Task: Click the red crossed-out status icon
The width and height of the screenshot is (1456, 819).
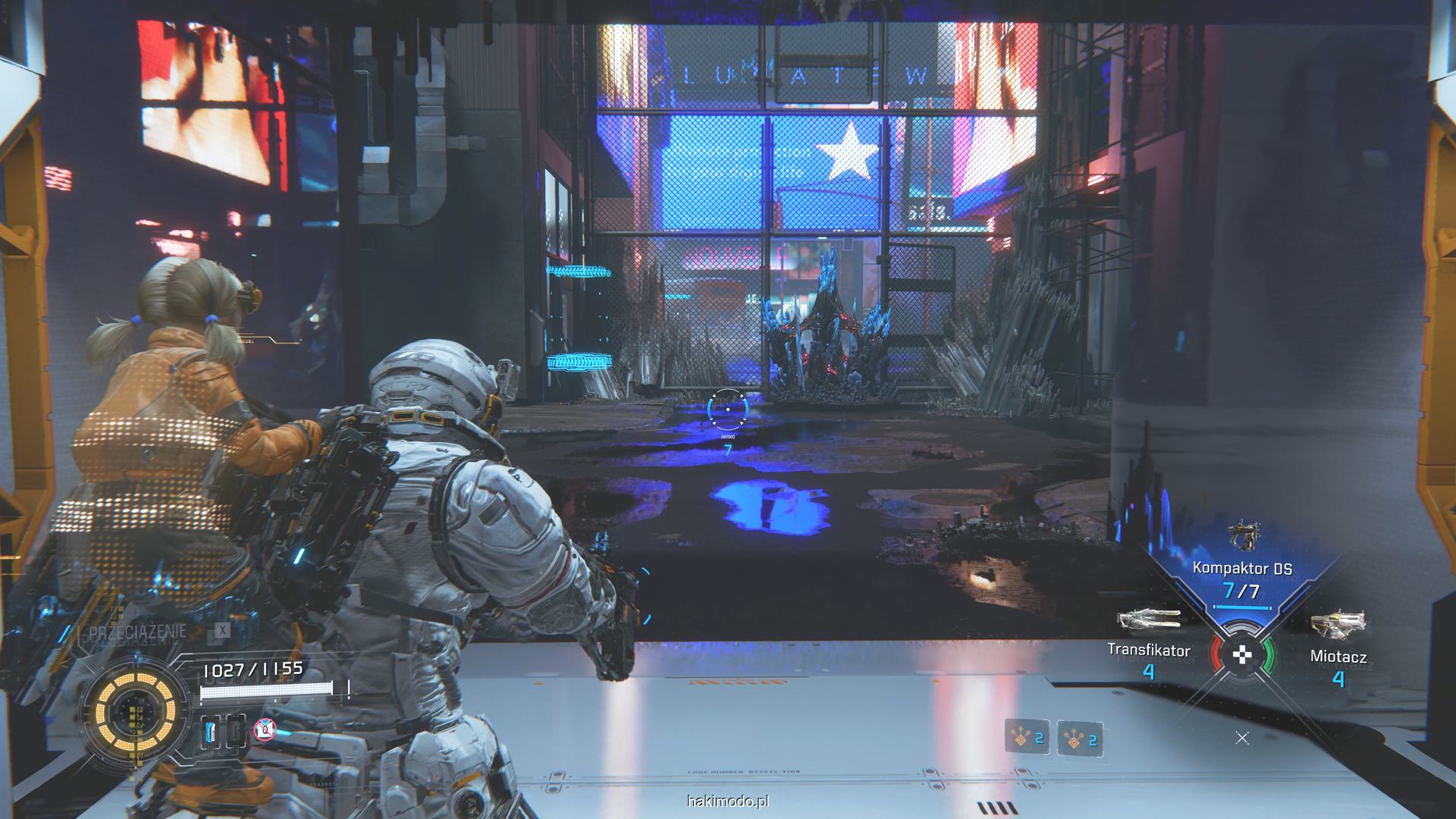Action: [265, 730]
